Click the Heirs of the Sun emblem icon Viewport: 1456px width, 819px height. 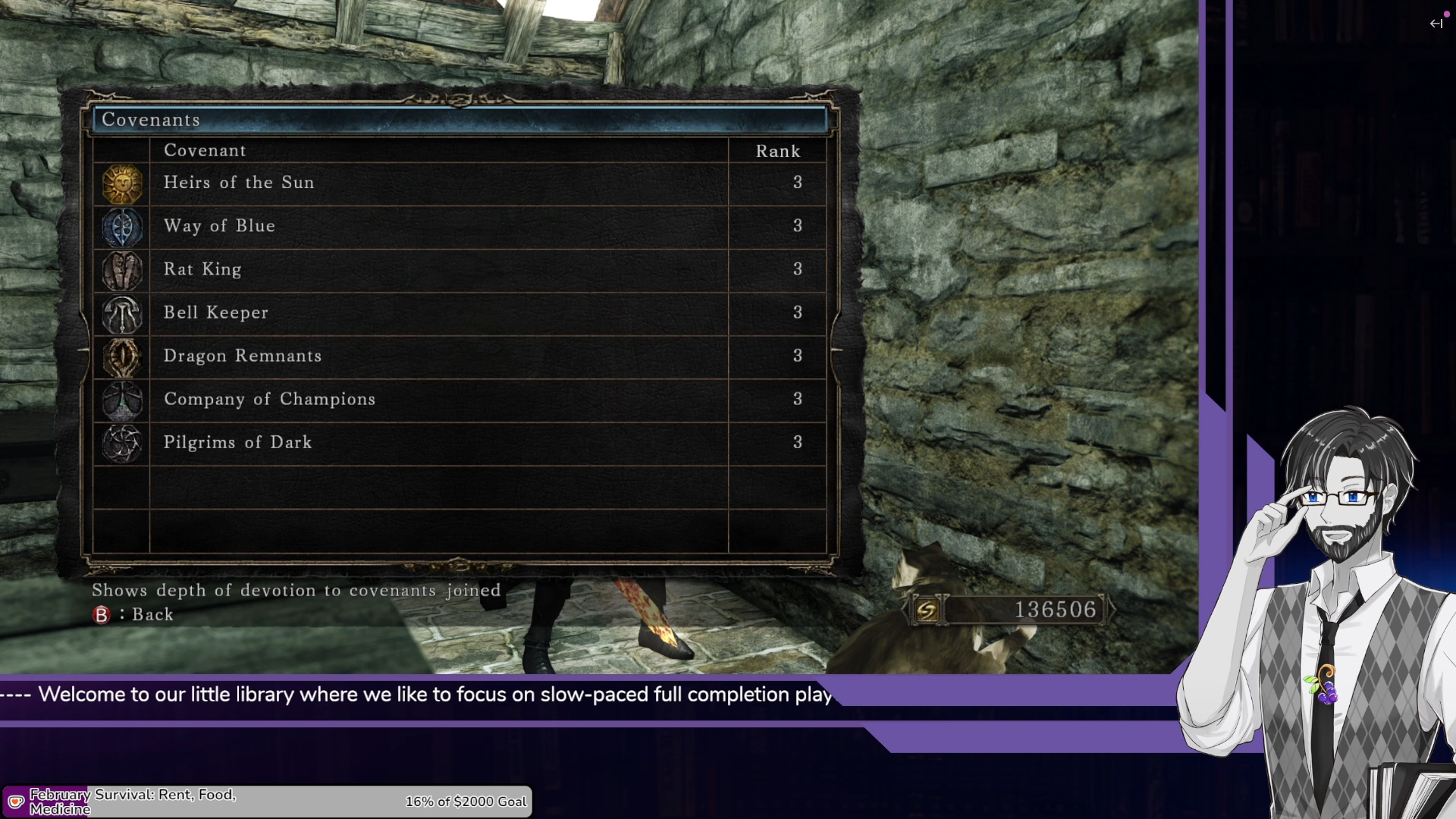point(122,184)
